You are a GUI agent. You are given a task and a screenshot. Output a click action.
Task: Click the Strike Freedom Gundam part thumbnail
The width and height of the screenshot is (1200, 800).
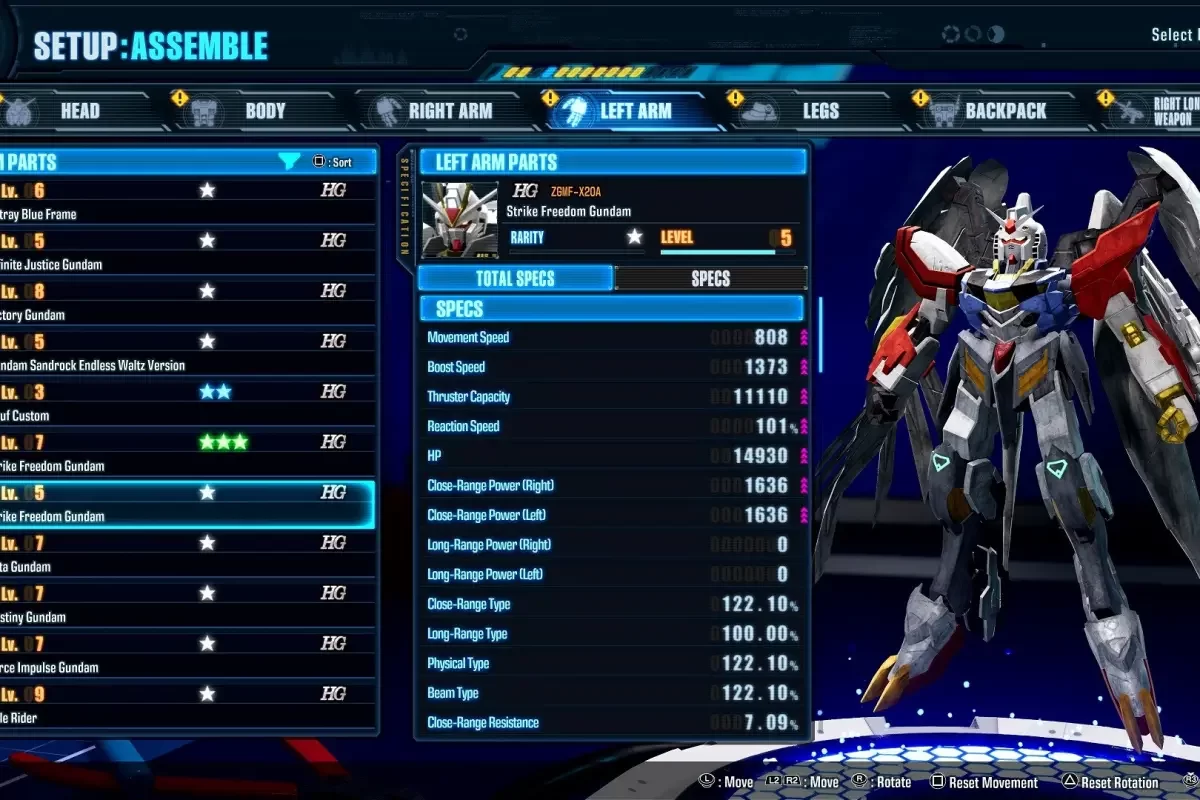[459, 220]
